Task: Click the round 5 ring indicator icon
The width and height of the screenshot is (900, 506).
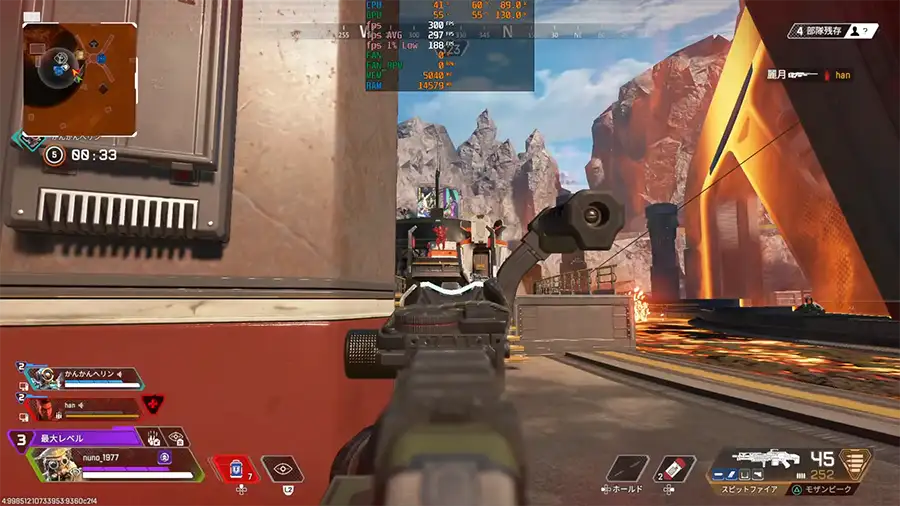Action: tap(53, 155)
